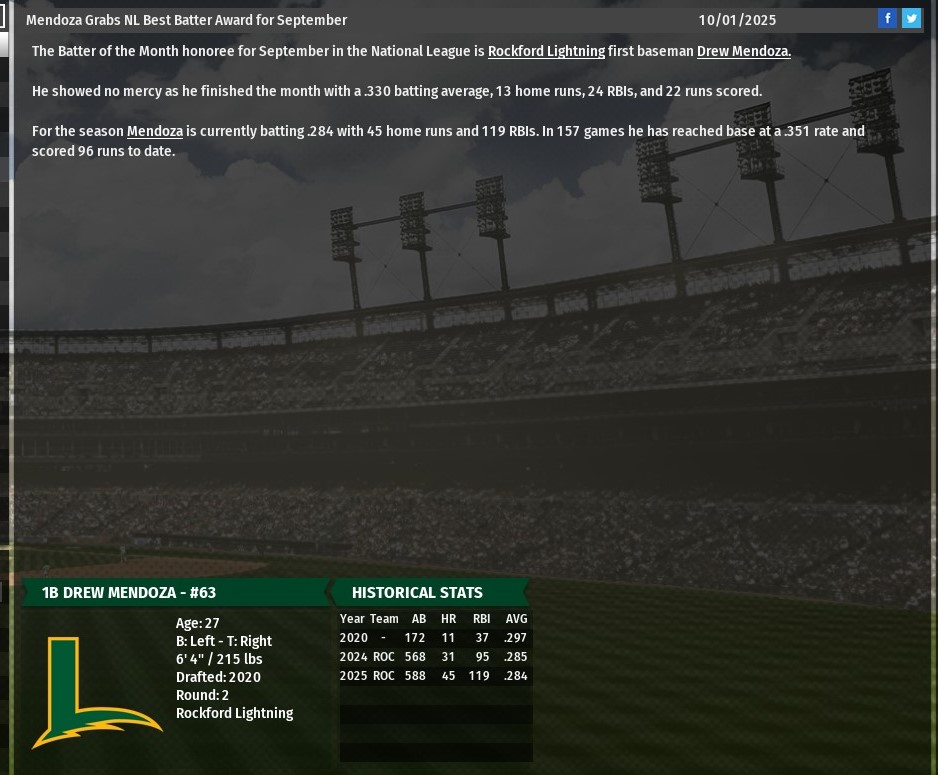The image size is (938, 775).
Task: Open the Drew Mendoza player link
Action: (x=743, y=51)
